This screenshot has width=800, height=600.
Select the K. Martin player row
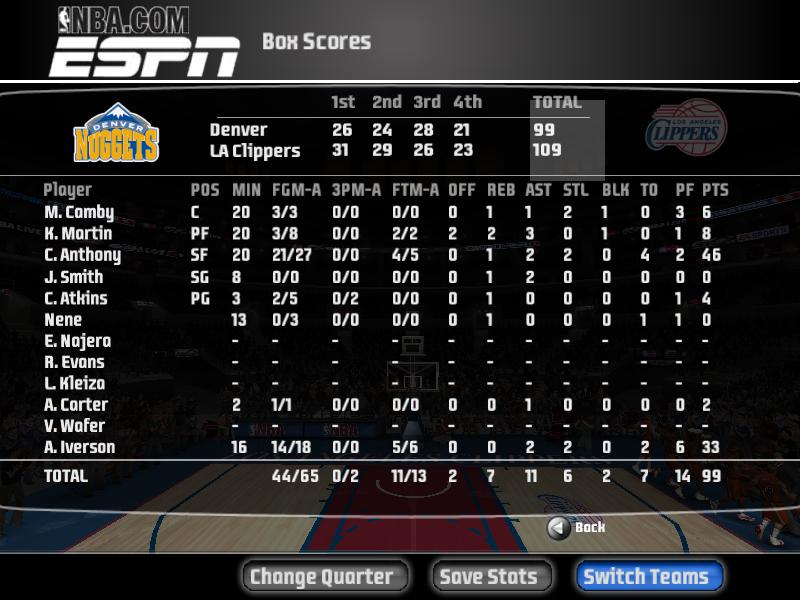78,234
